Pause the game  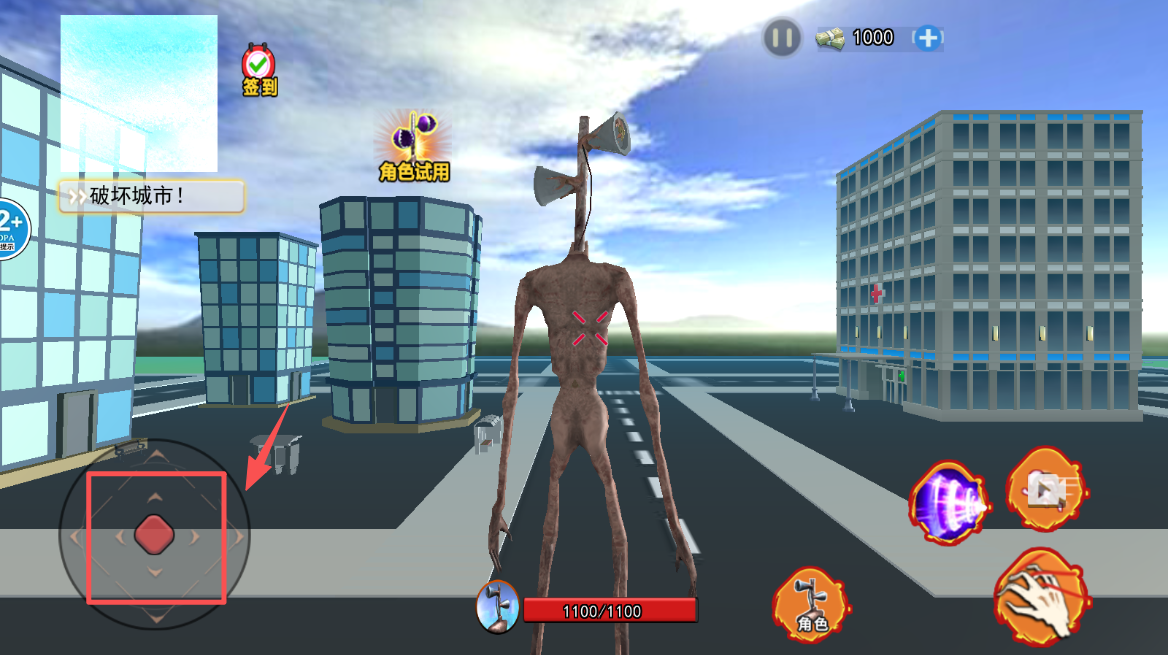(x=782, y=39)
